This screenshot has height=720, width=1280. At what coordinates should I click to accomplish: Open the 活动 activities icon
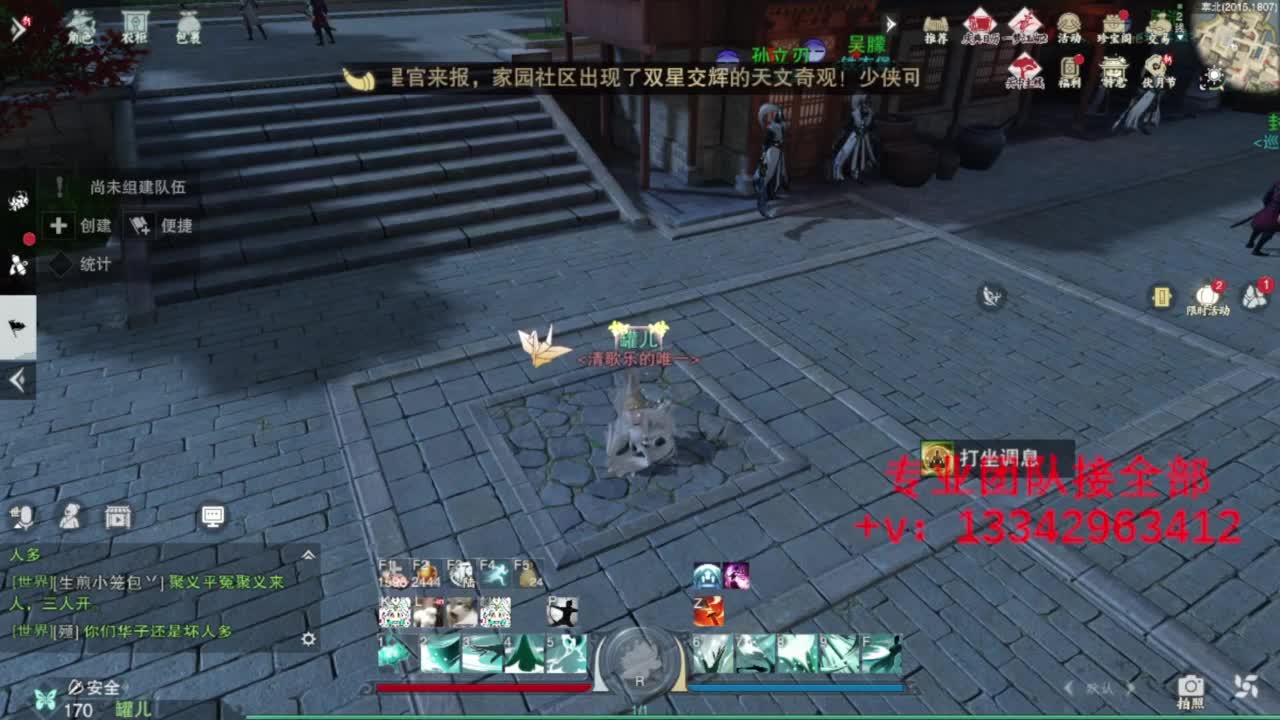tap(1070, 22)
